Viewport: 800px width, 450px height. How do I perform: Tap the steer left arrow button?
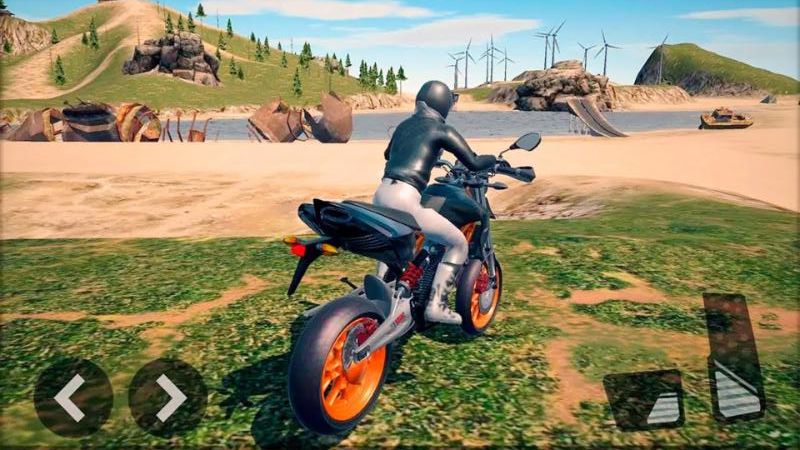pos(72,397)
